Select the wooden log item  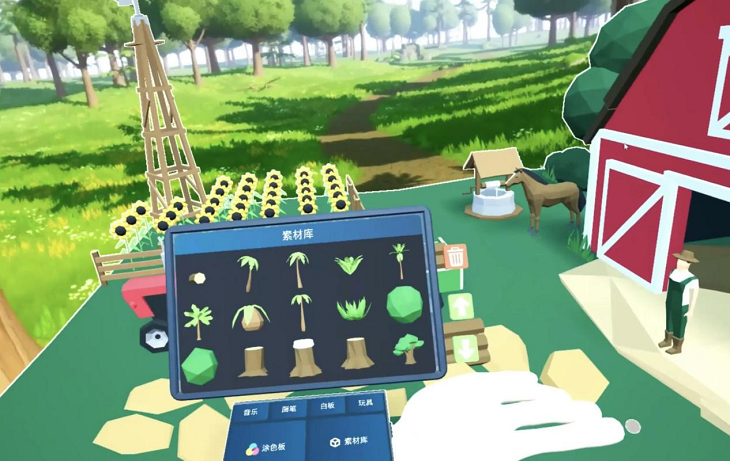click(x=197, y=278)
